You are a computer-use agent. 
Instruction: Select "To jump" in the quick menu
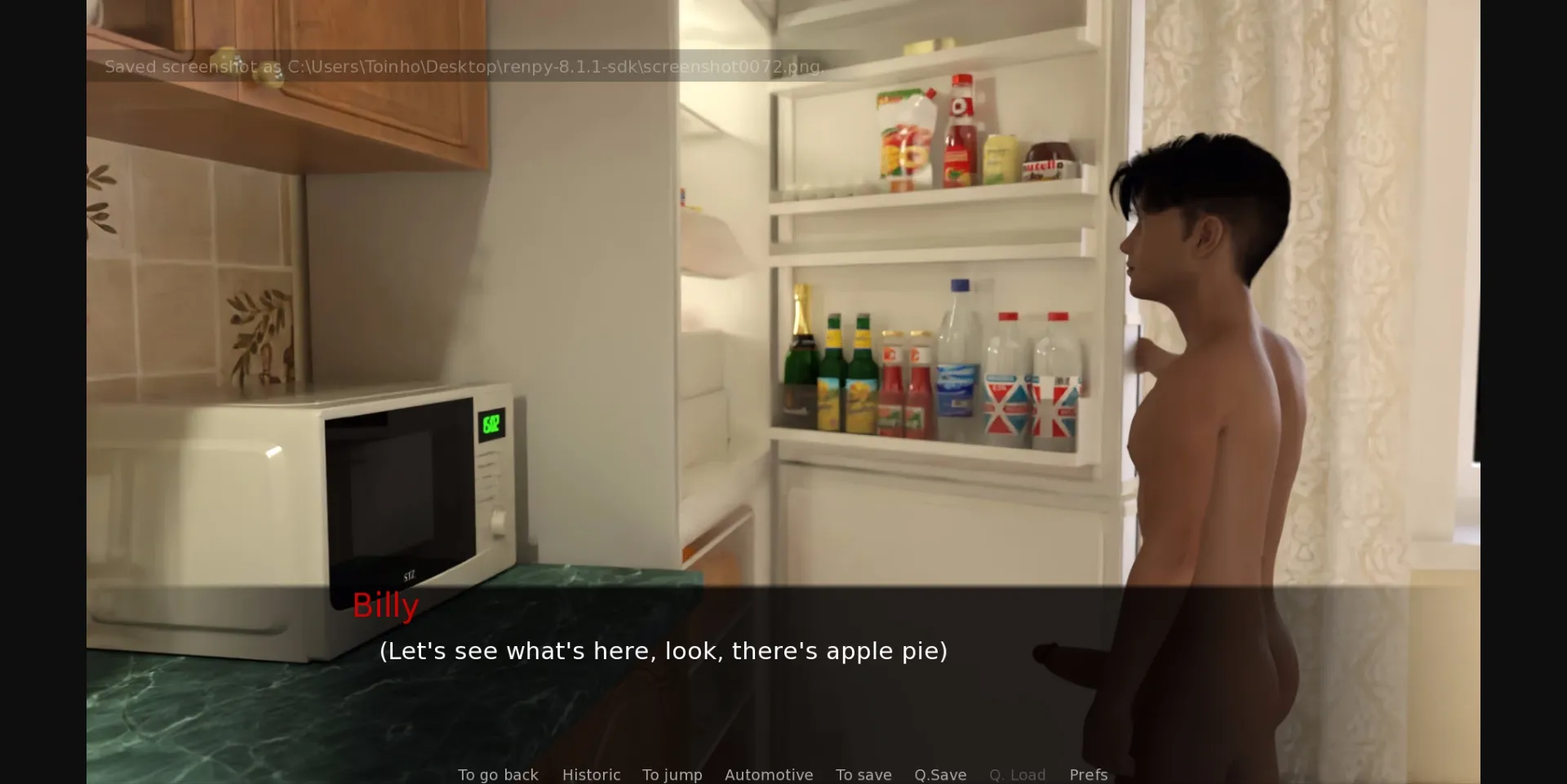pos(671,775)
